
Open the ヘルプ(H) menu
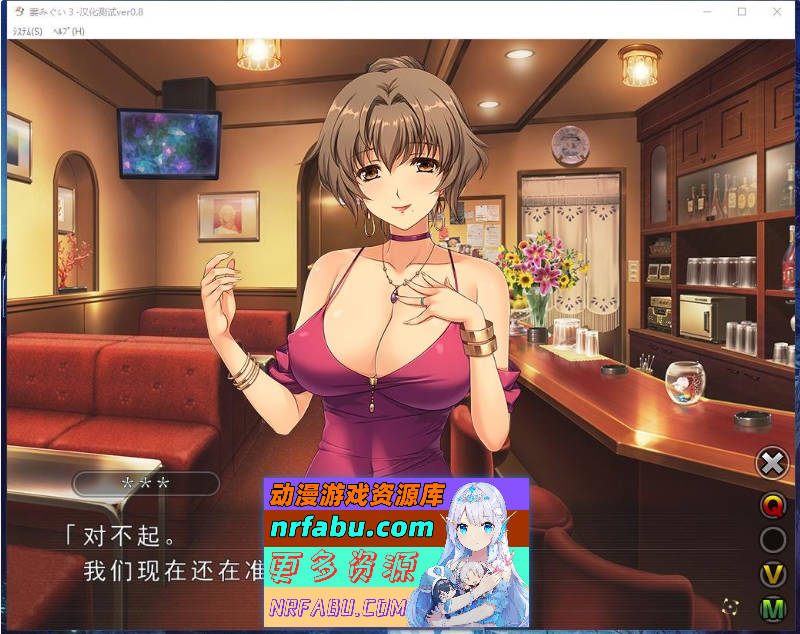(x=68, y=31)
